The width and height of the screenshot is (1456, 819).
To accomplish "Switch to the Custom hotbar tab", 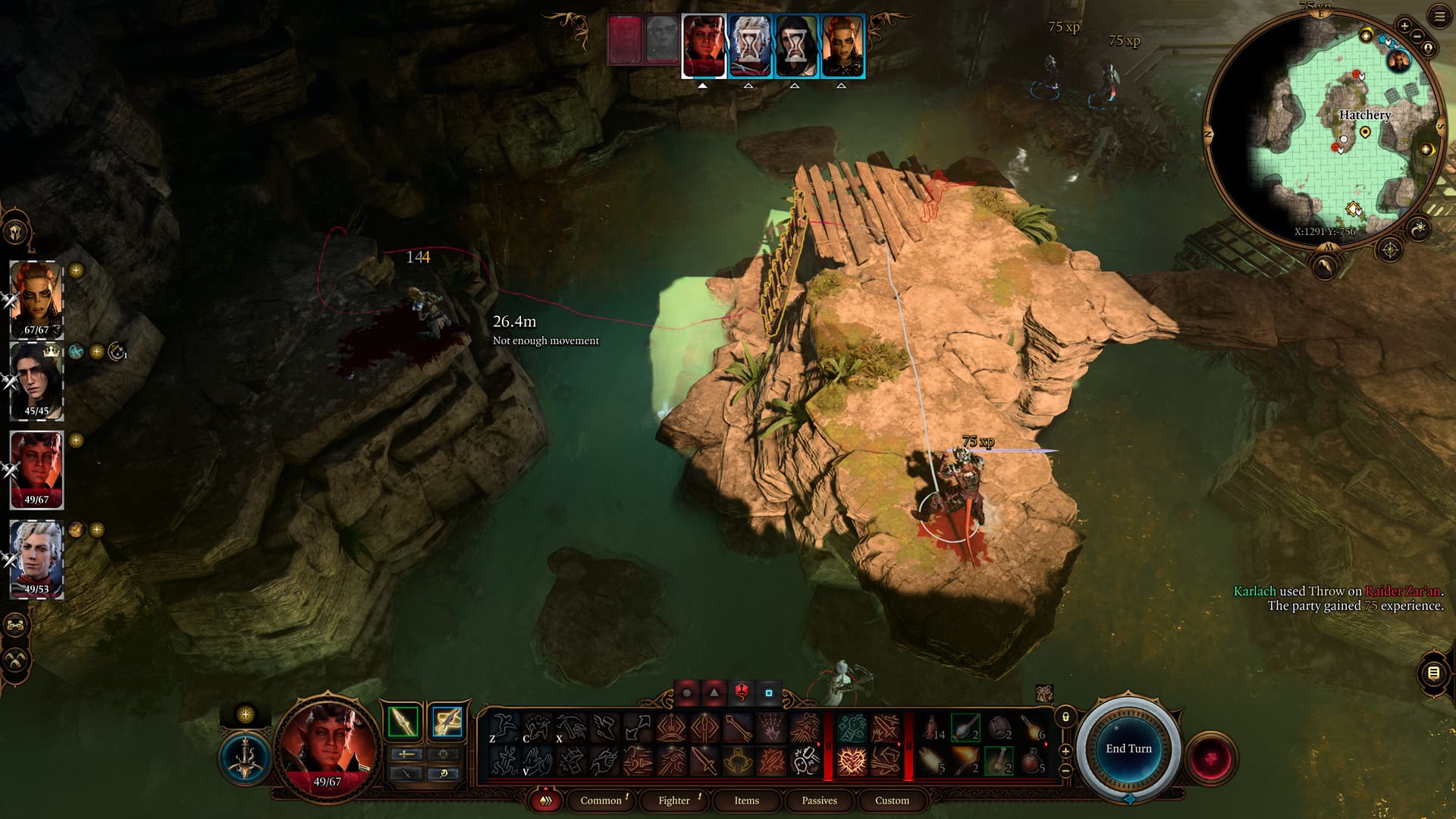I will 892,800.
